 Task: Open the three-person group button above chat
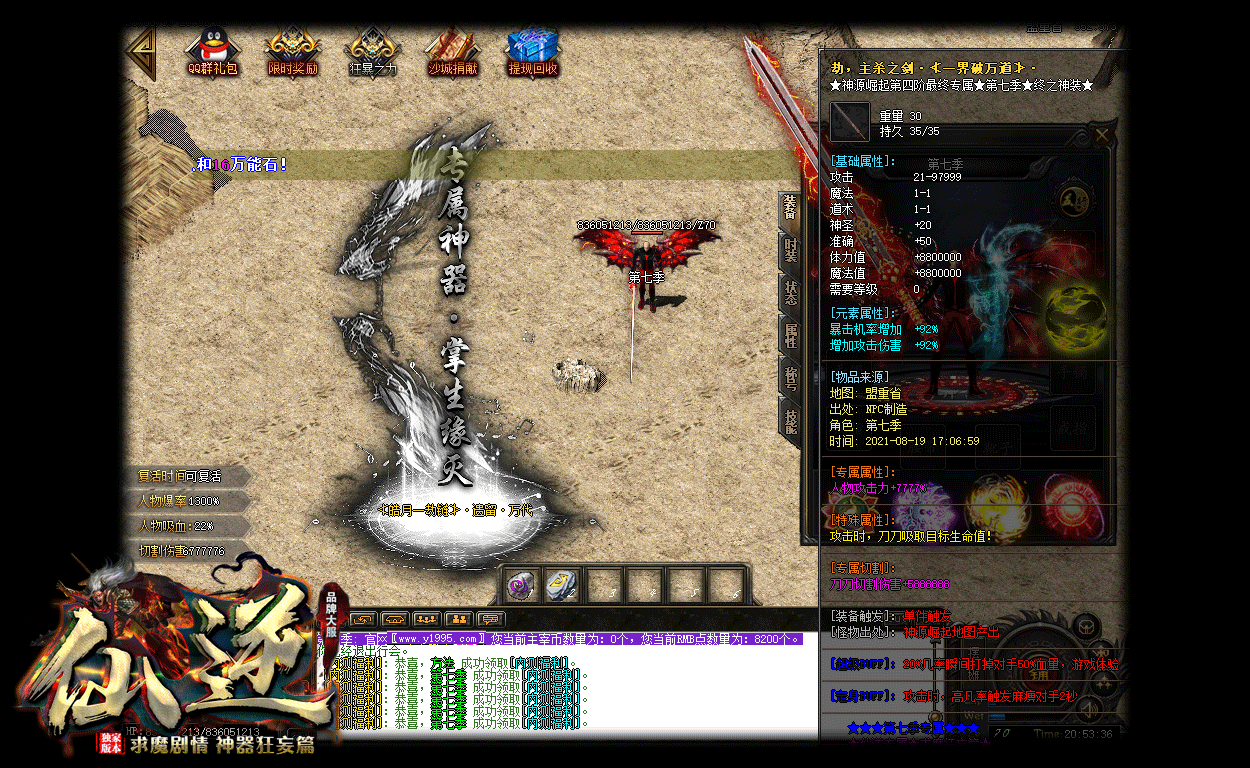pos(427,619)
